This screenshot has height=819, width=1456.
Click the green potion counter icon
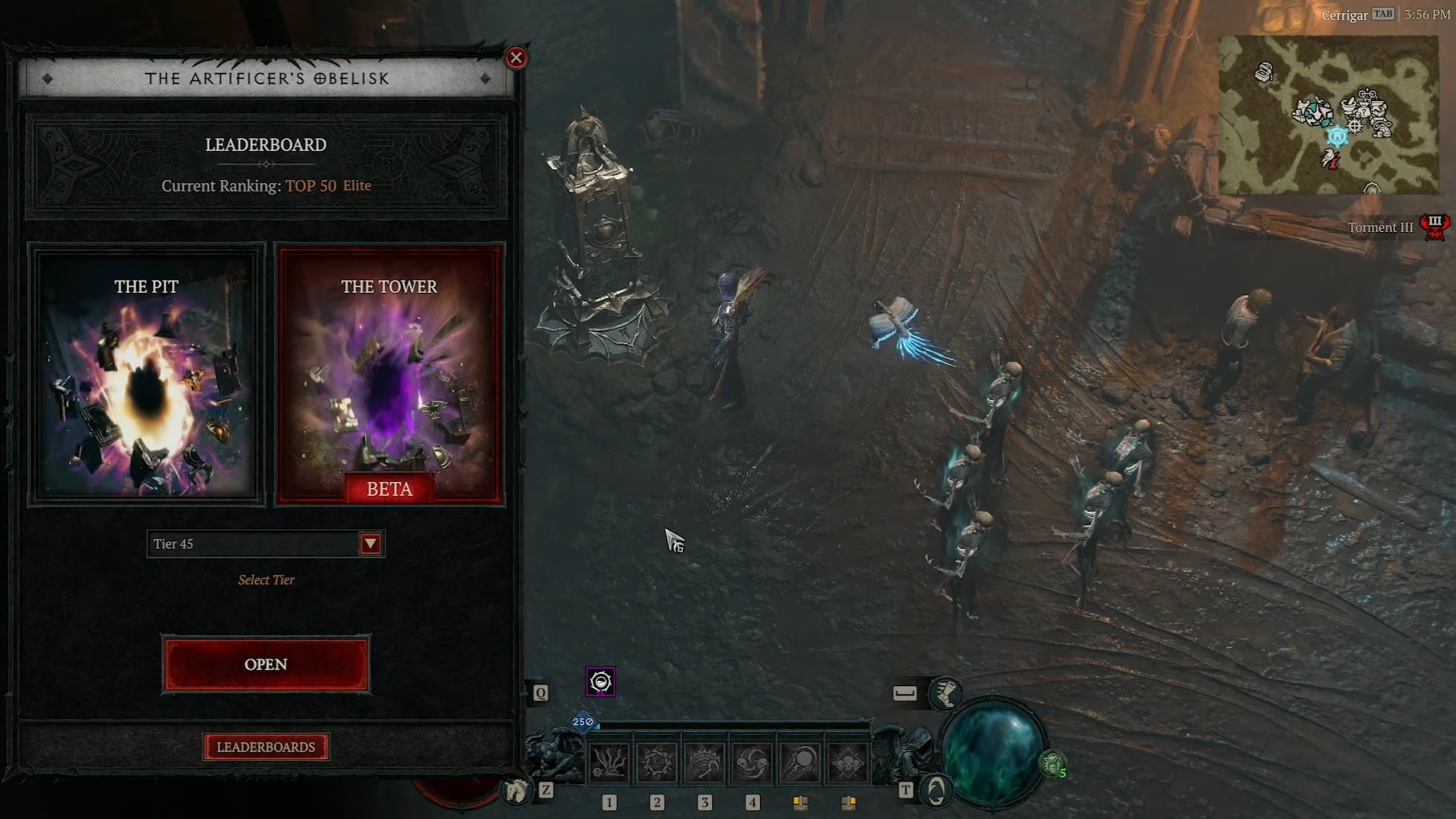pos(1053,764)
